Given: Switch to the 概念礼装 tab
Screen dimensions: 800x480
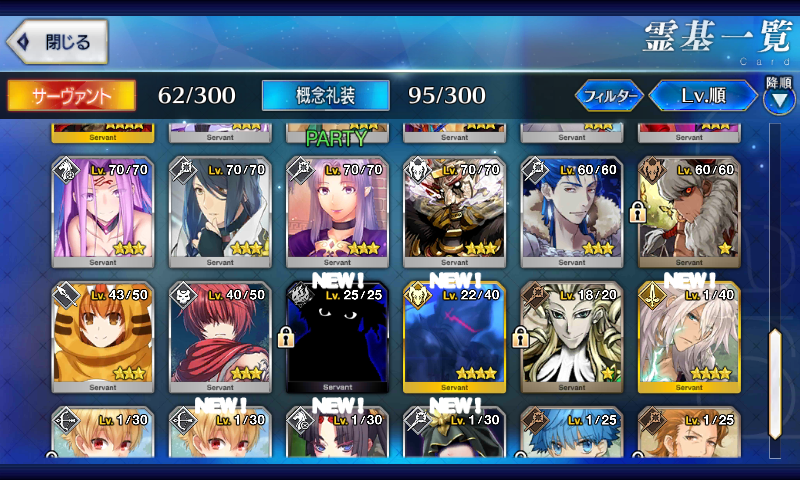Looking at the screenshot, I should [325, 95].
